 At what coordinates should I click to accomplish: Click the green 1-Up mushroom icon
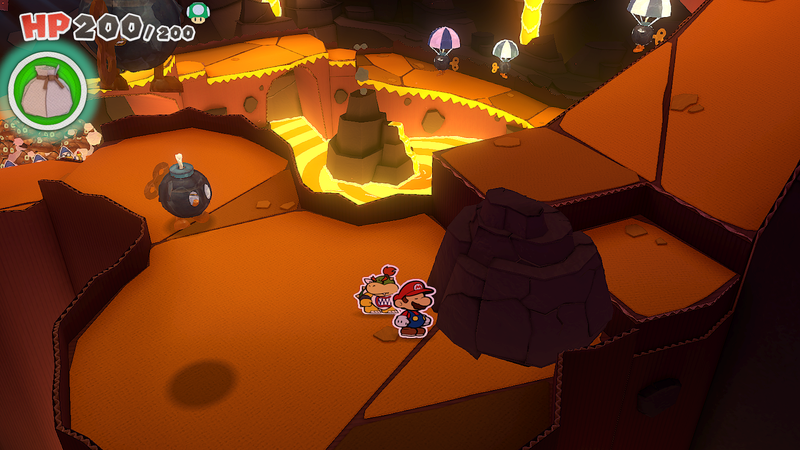pos(200,12)
